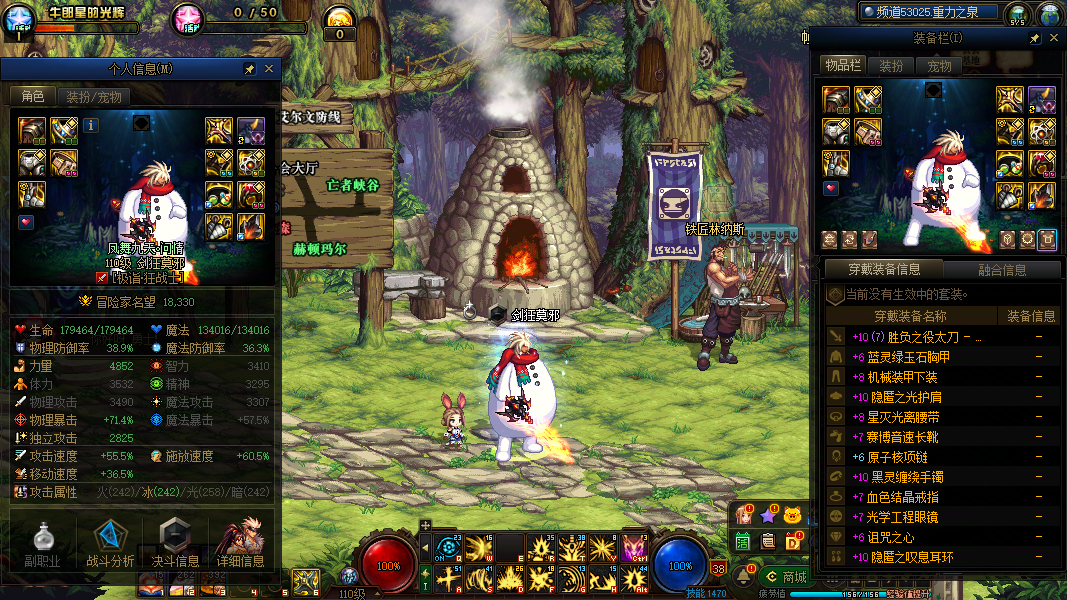Switch to the 装扮/宠物 tab

[94, 97]
